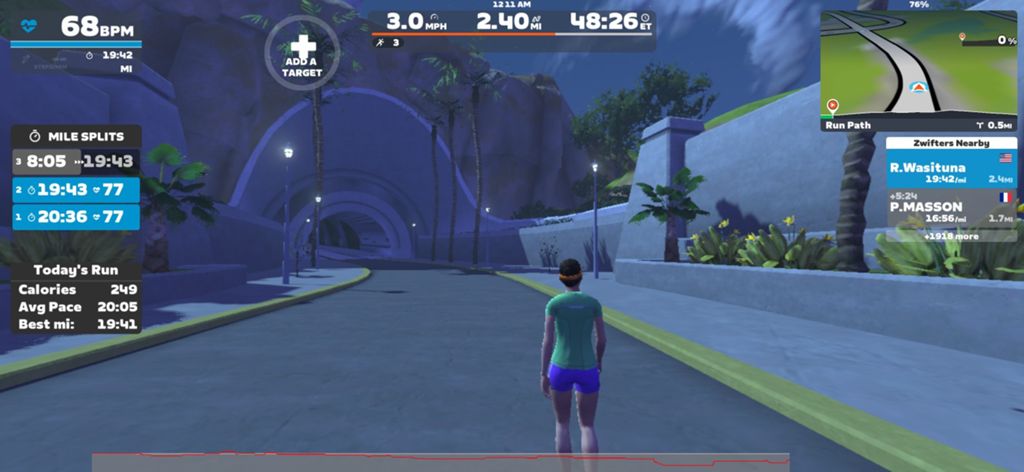The width and height of the screenshot is (1024, 472).
Task: Select P.MASSON in the nearby list
Action: coord(950,209)
